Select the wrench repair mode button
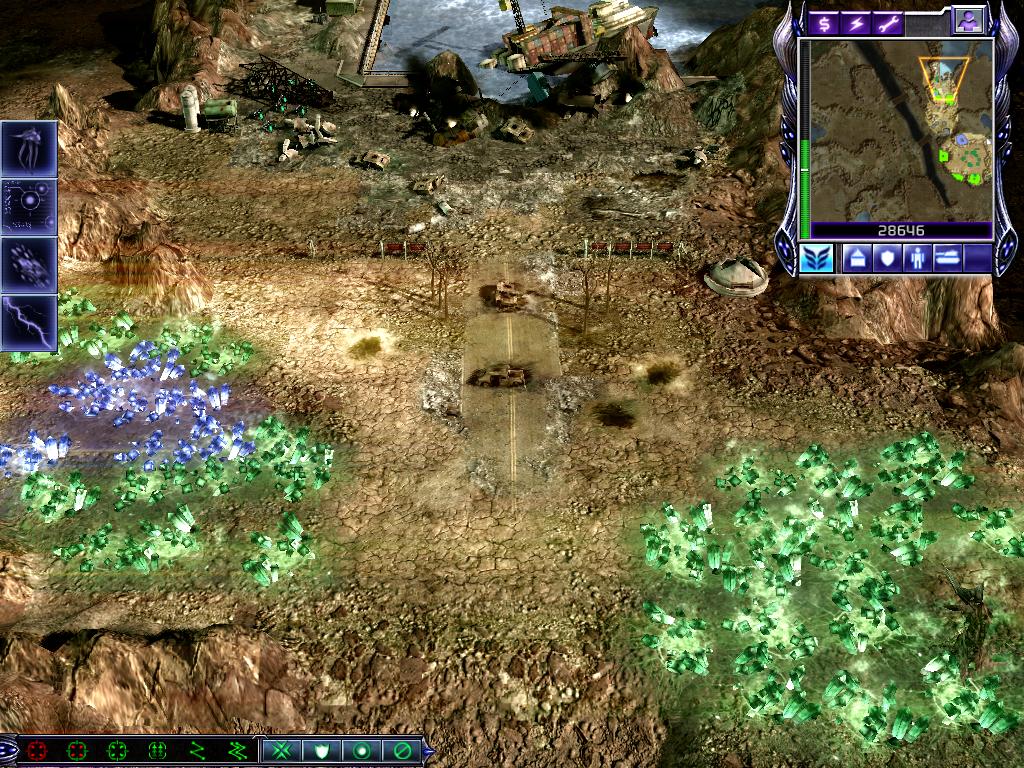The height and width of the screenshot is (768, 1024). coord(886,23)
